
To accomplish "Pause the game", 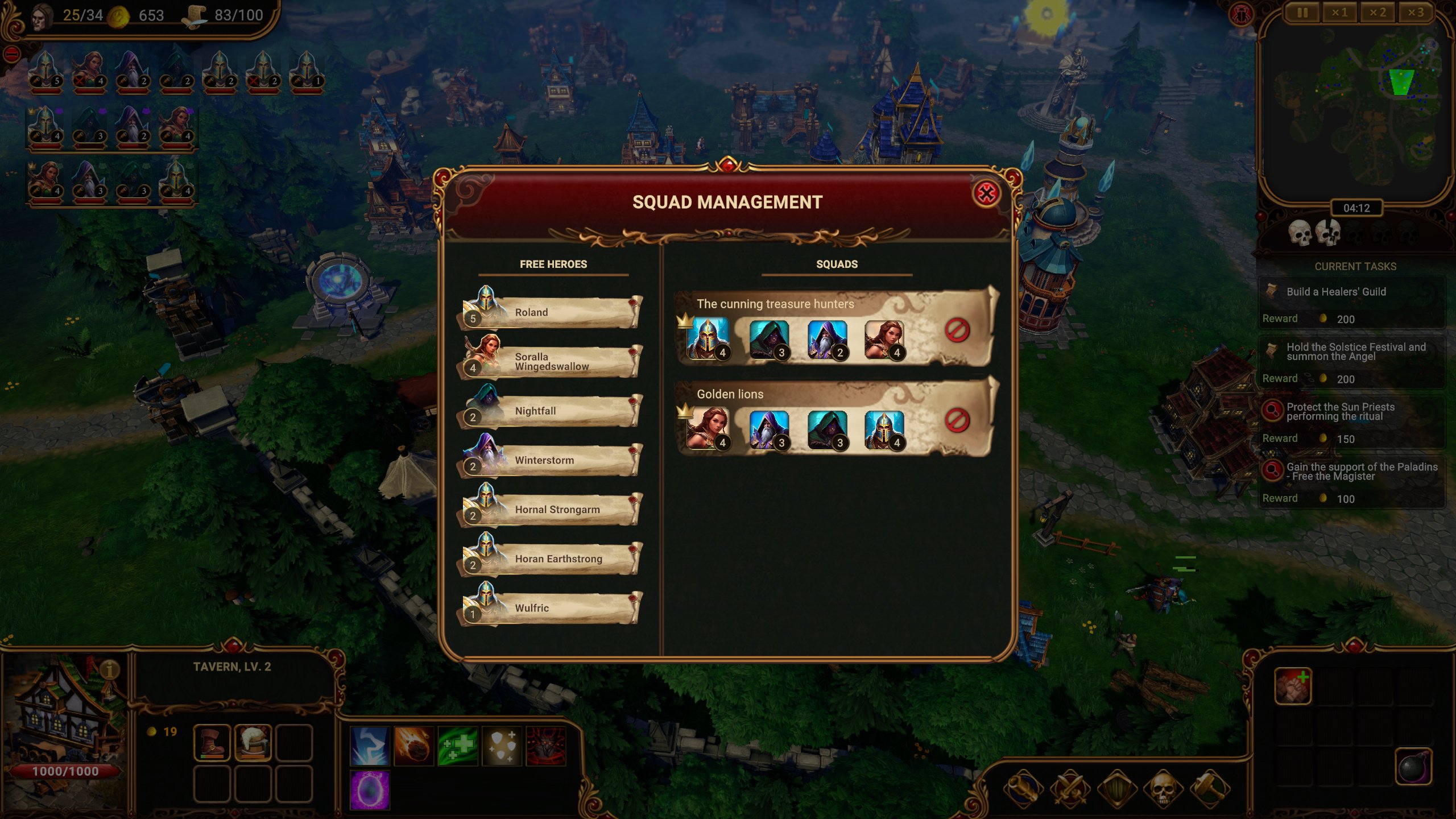I will [1302, 13].
